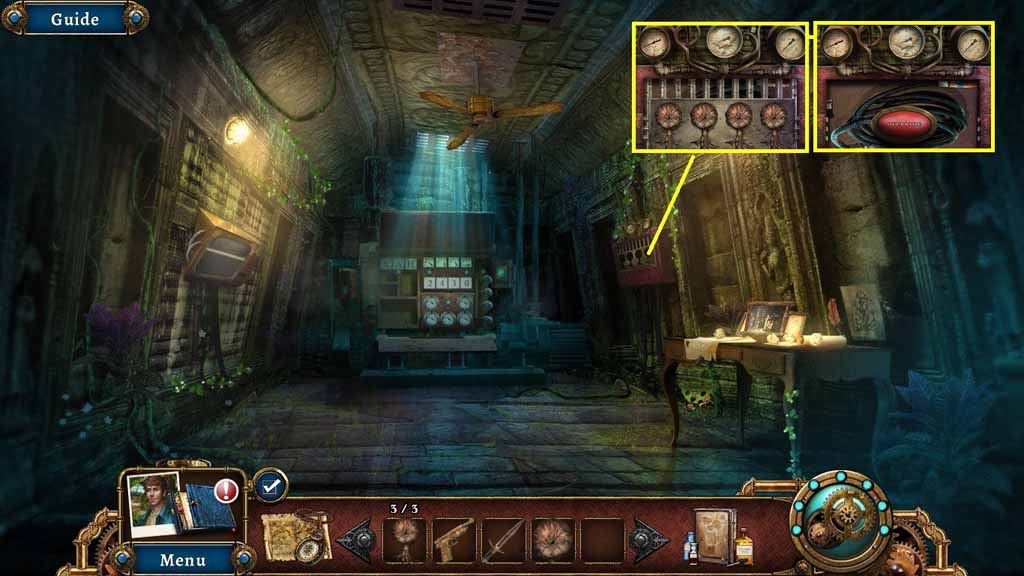The width and height of the screenshot is (1024, 576).
Task: Open the Guide
Action: 74,19
